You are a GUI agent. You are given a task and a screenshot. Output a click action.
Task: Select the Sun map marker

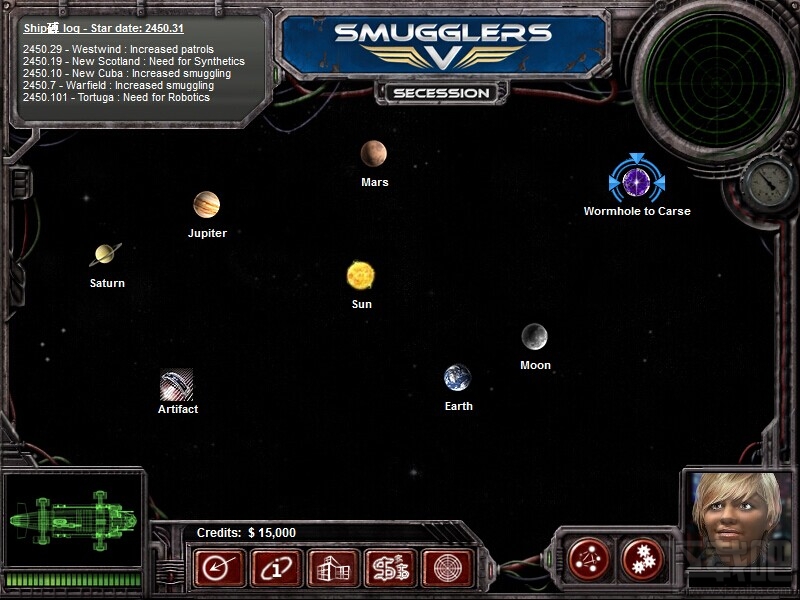pos(361,275)
